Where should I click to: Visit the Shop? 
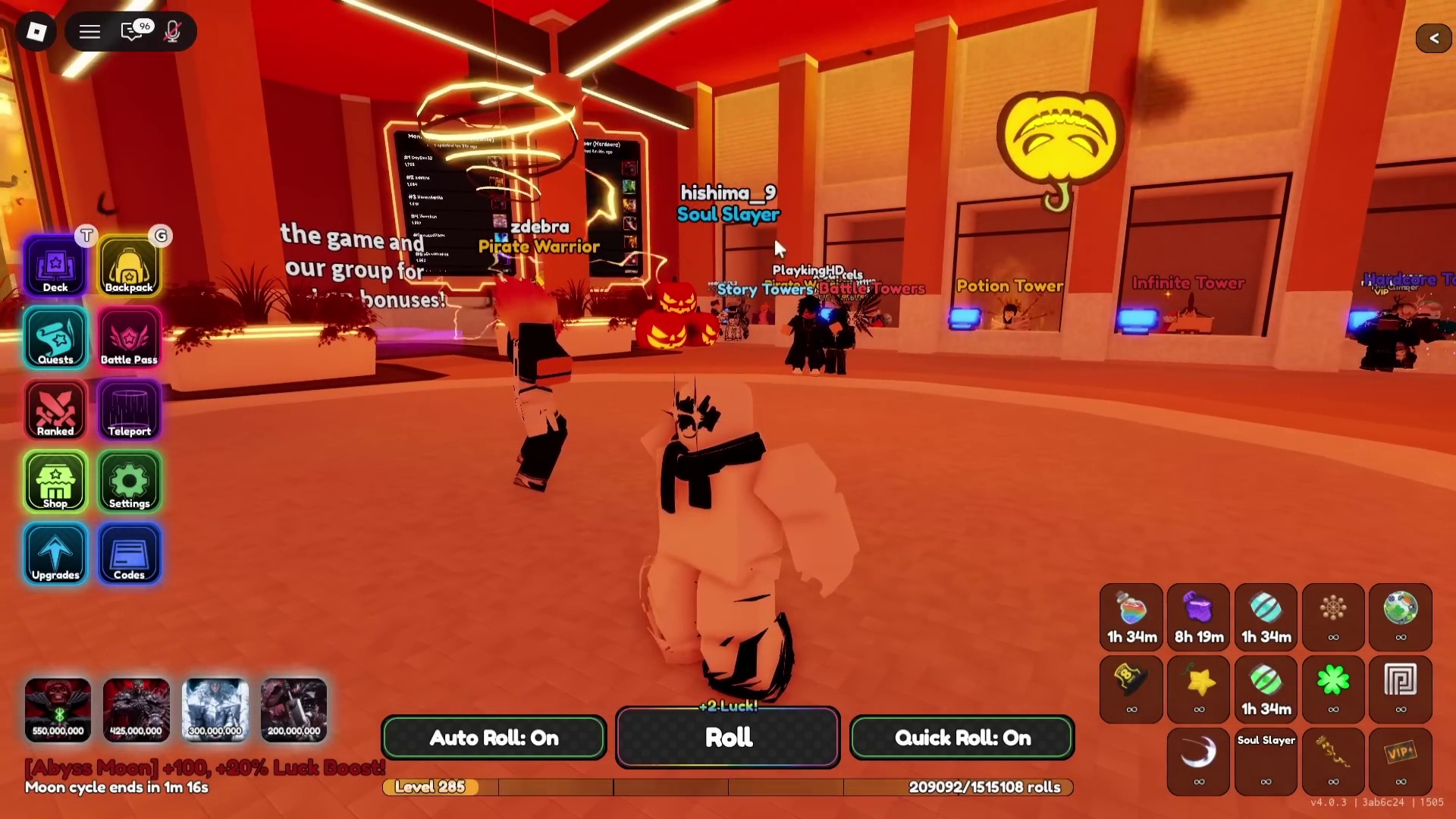point(55,482)
